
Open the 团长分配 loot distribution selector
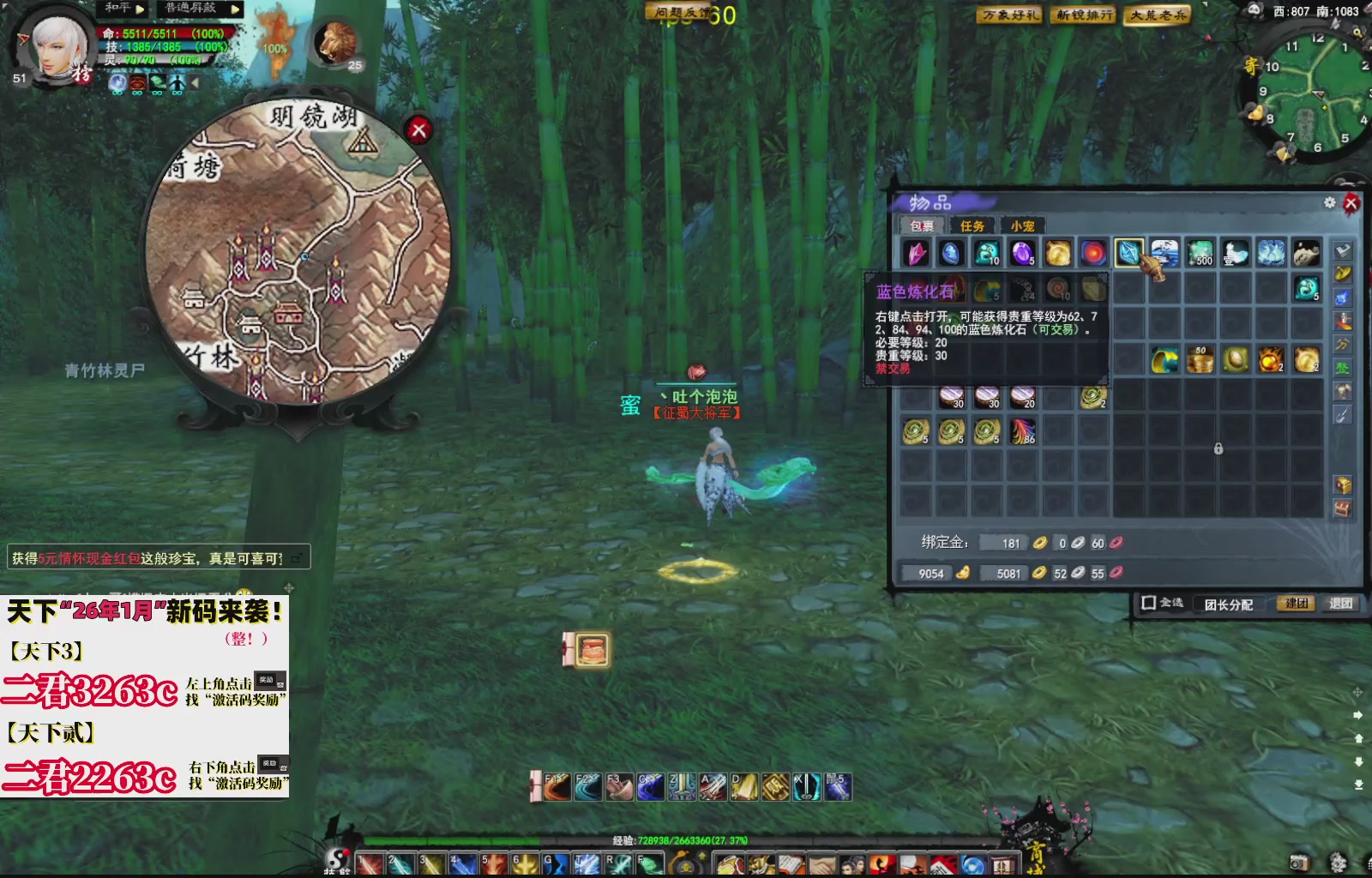1231,604
